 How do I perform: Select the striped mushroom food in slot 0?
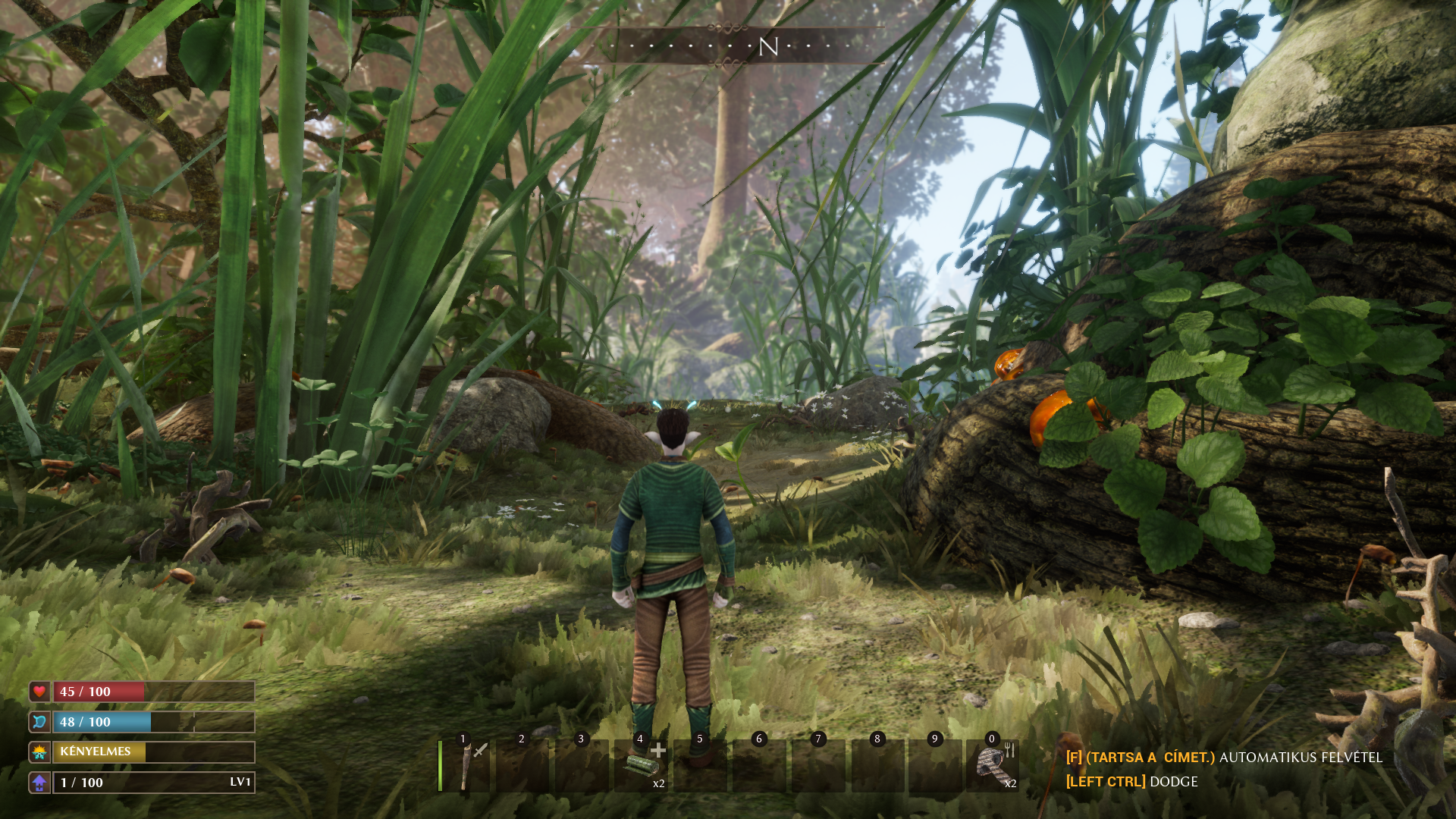pos(992,766)
